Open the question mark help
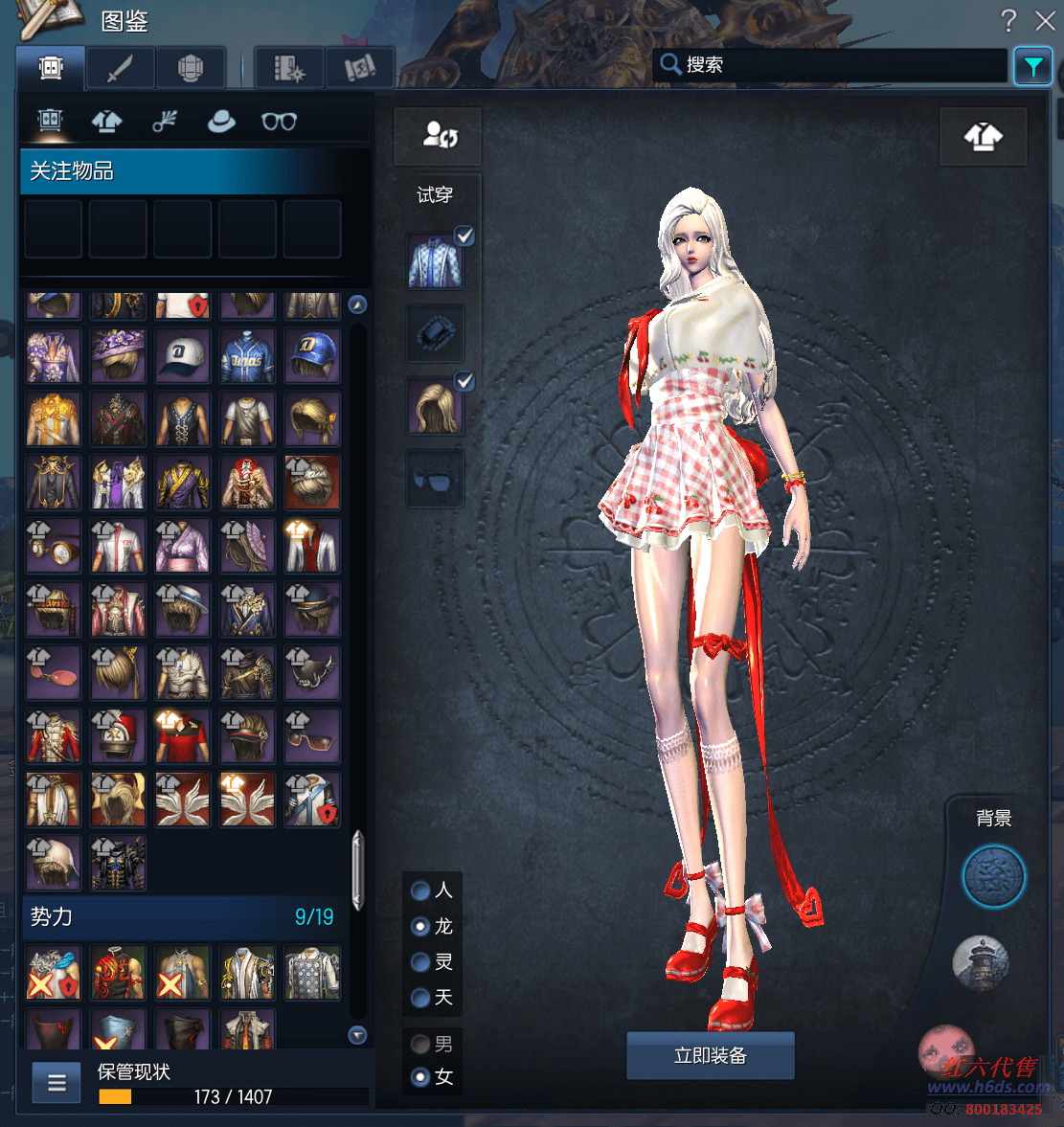The image size is (1064, 1127). pos(1008,20)
